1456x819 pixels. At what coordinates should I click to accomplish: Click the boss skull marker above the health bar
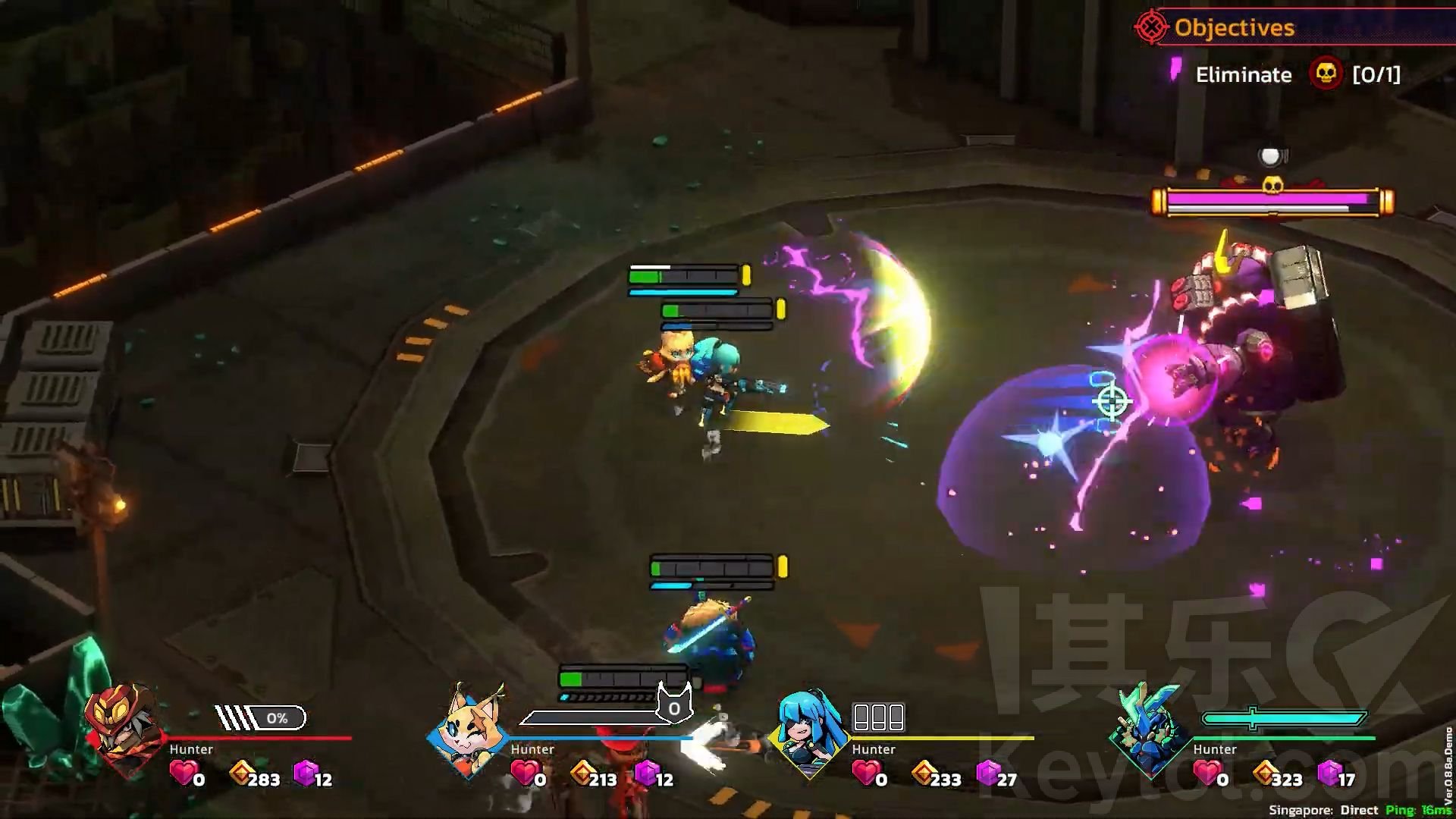[1272, 184]
